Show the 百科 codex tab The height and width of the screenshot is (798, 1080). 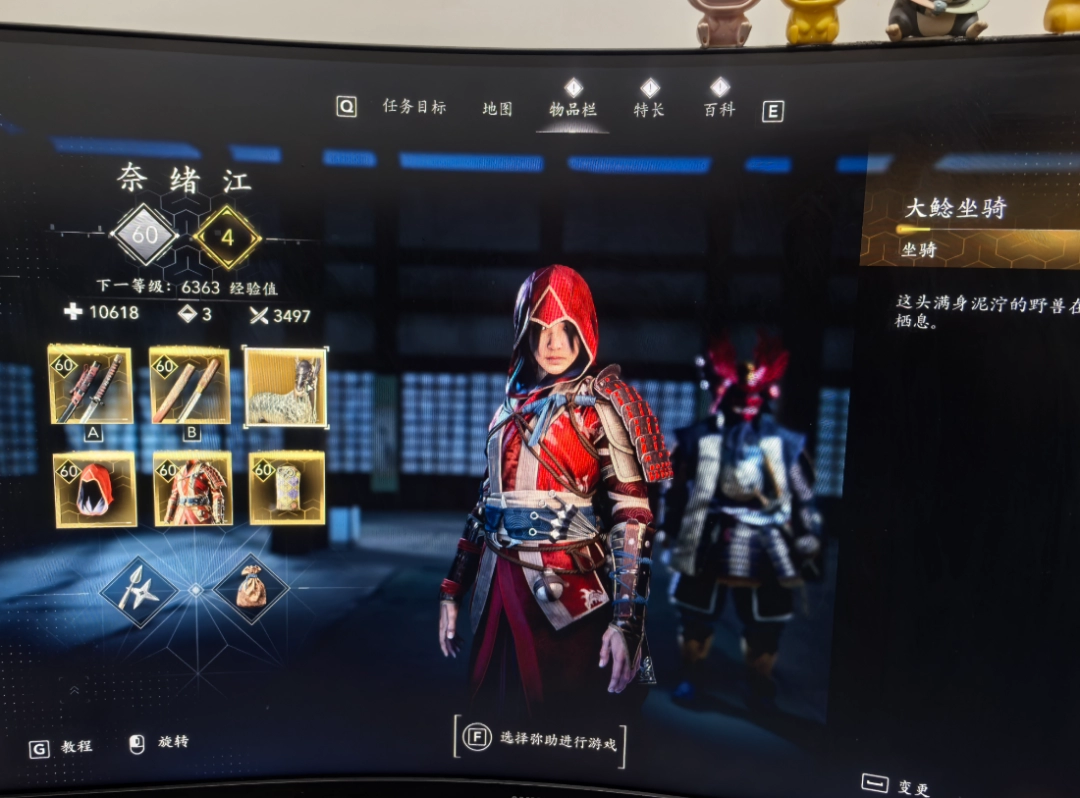[719, 109]
